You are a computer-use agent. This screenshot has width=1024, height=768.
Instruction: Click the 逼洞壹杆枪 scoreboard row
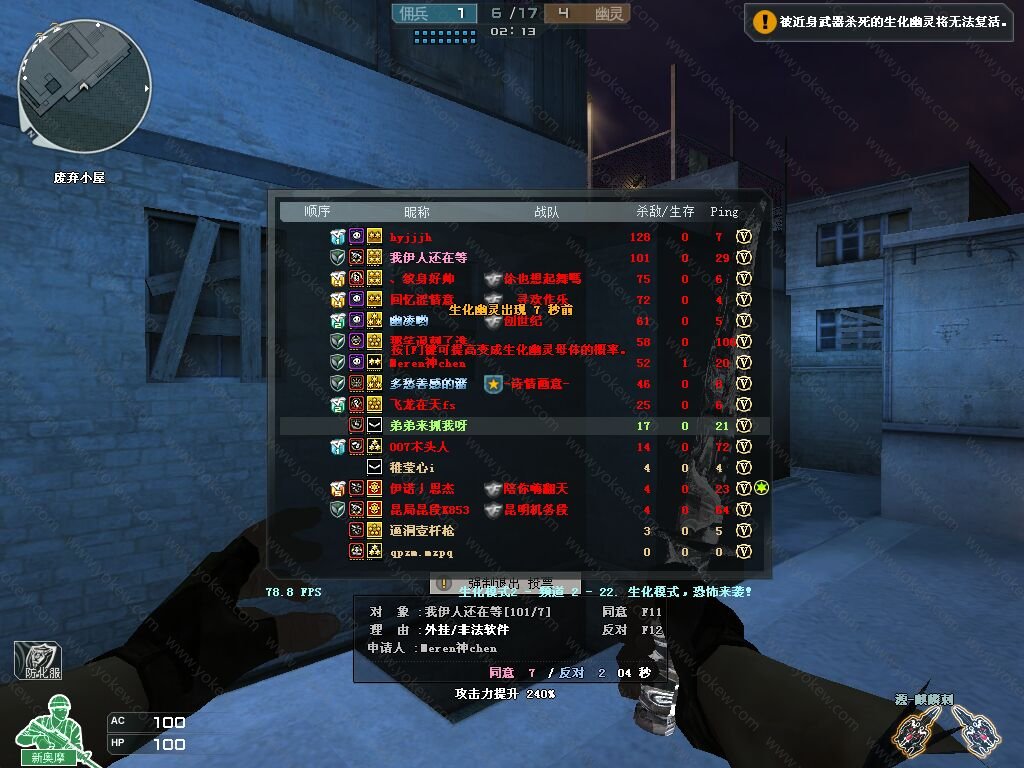421,531
